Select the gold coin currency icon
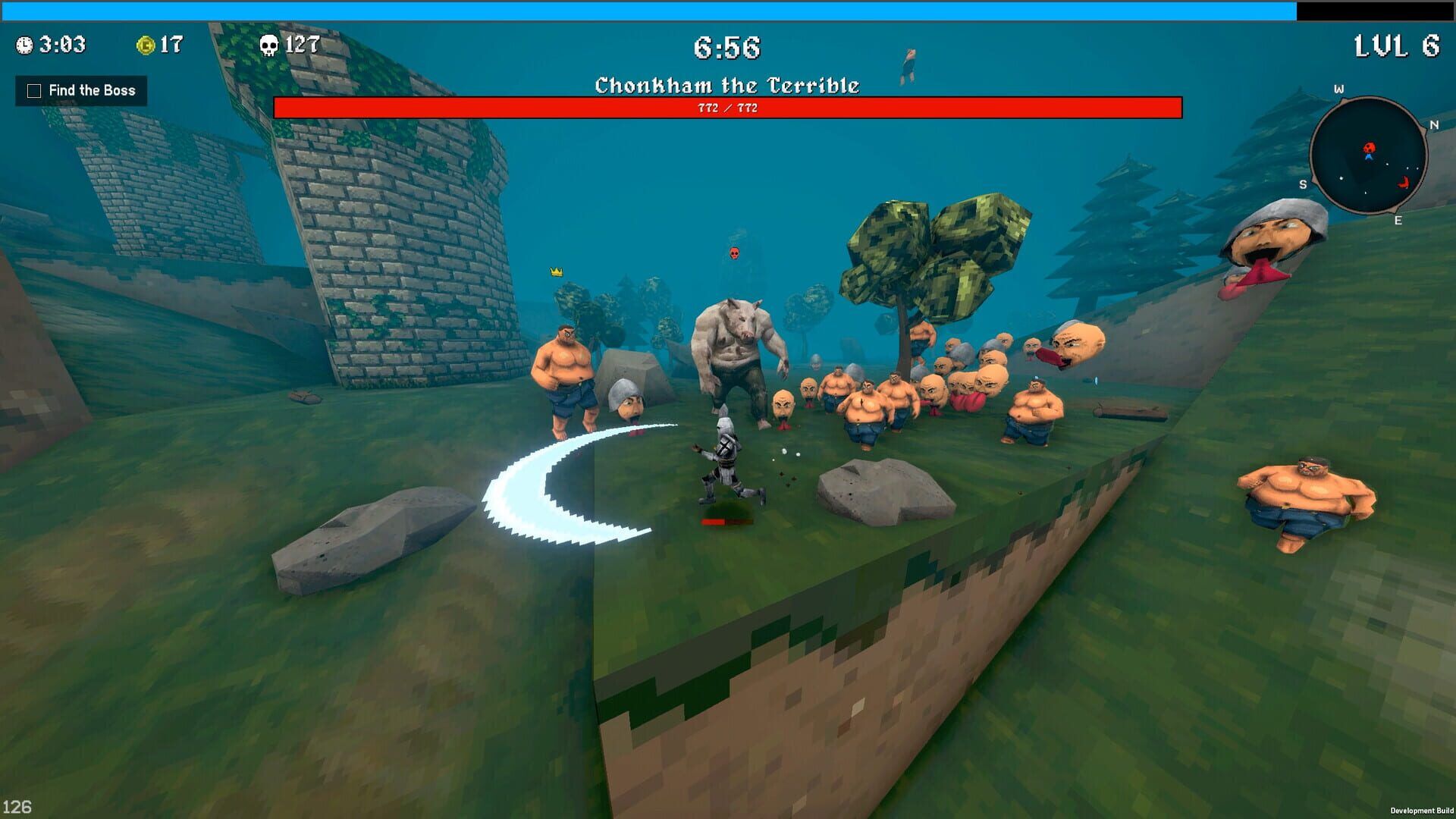Image resolution: width=1456 pixels, height=819 pixels. [146, 44]
